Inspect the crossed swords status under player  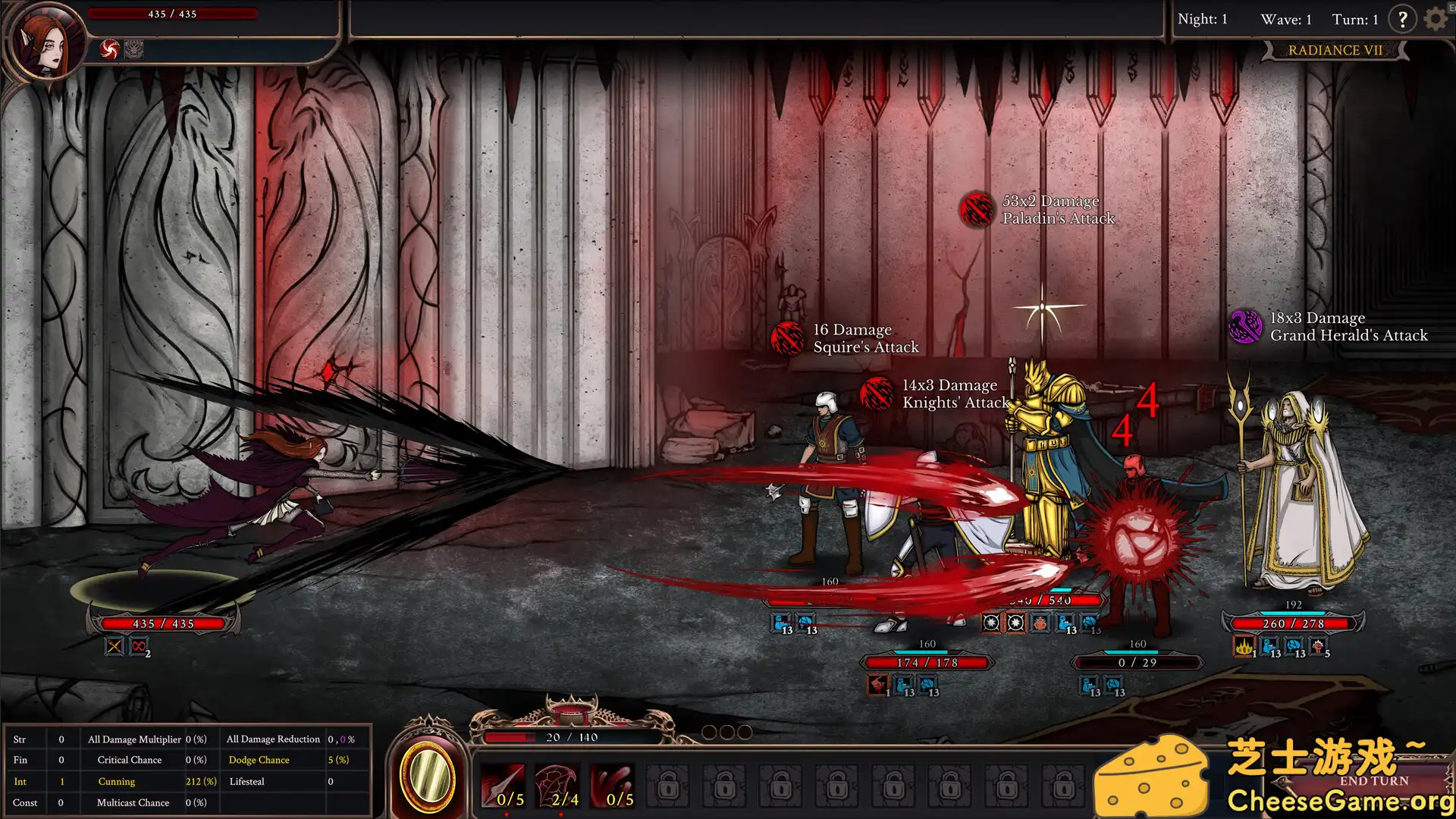point(114,647)
